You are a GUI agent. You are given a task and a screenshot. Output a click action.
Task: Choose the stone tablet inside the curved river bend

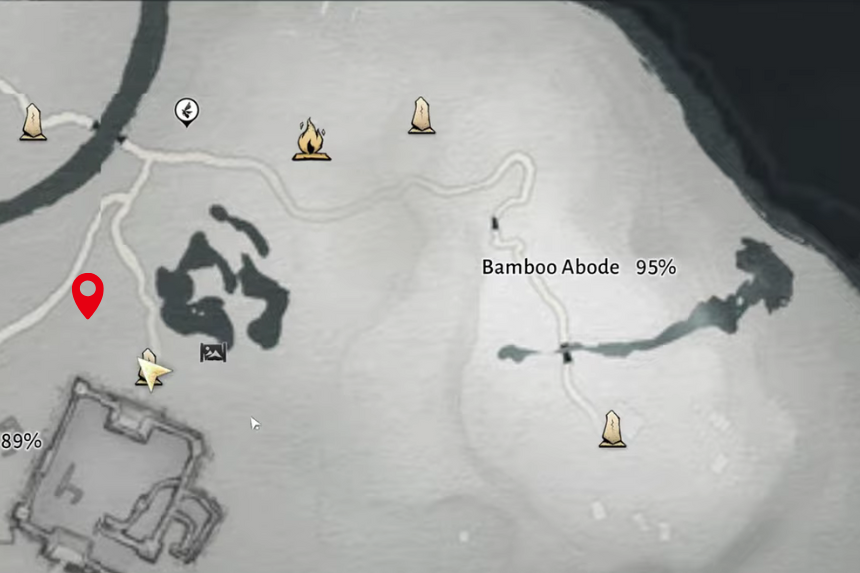coord(33,122)
